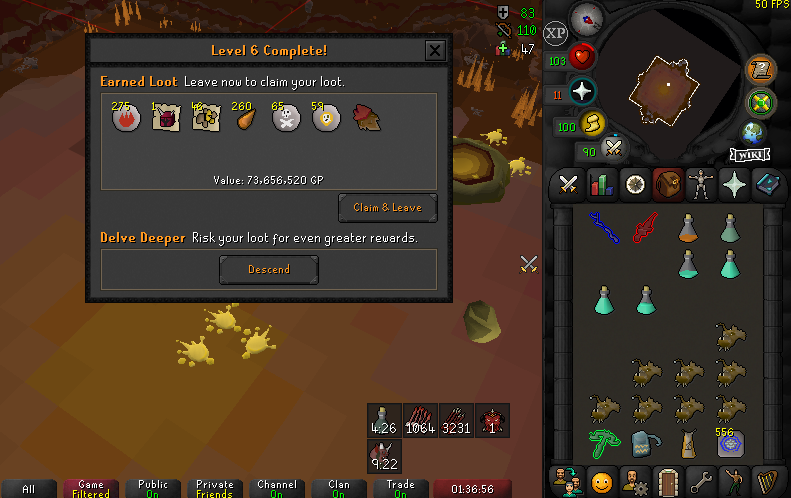This screenshot has height=498, width=791.
Task: Switch to the Combat Options tab
Action: click(569, 184)
